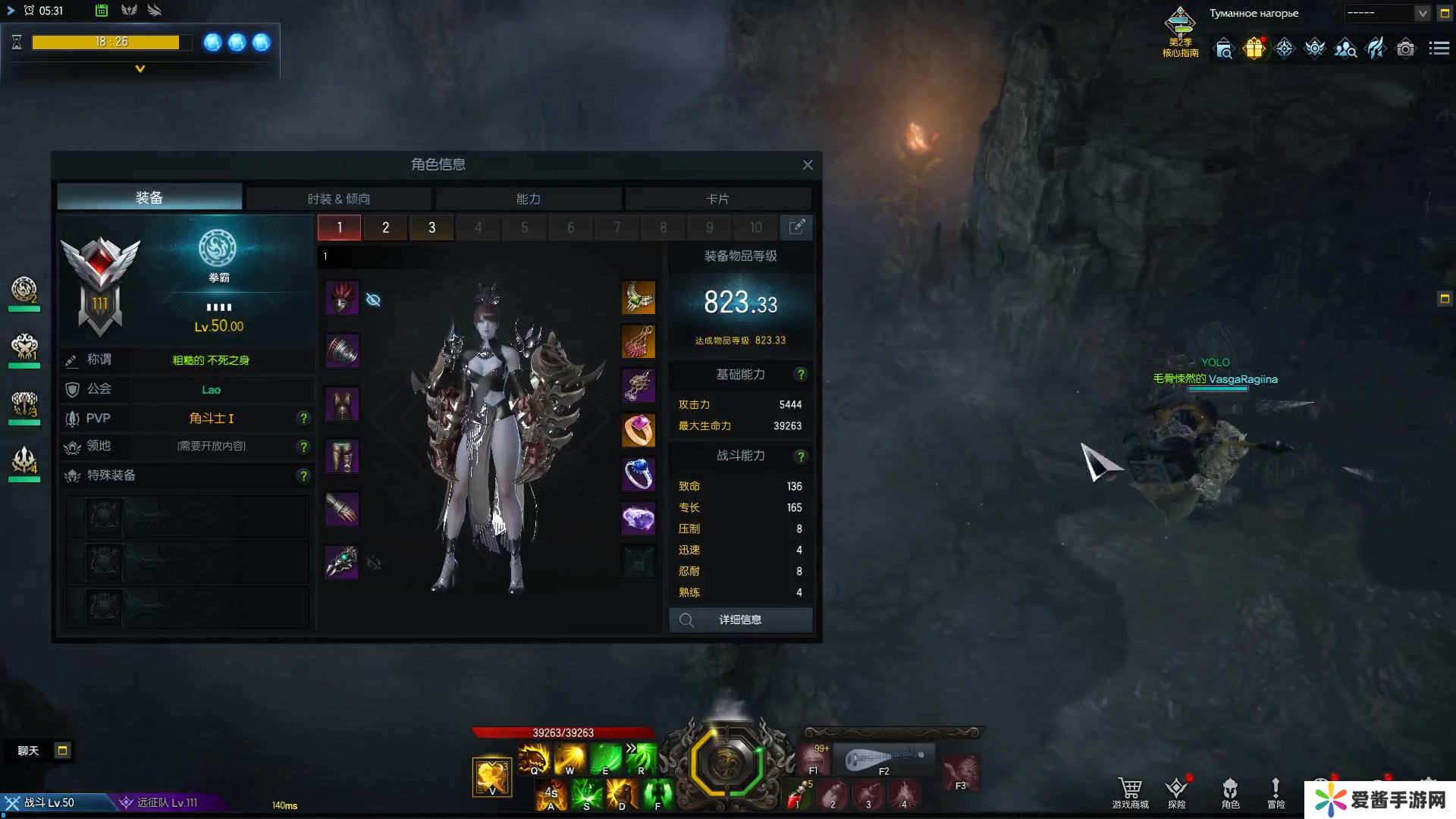
Task: Expand the channel dropdown
Action: [1422, 14]
